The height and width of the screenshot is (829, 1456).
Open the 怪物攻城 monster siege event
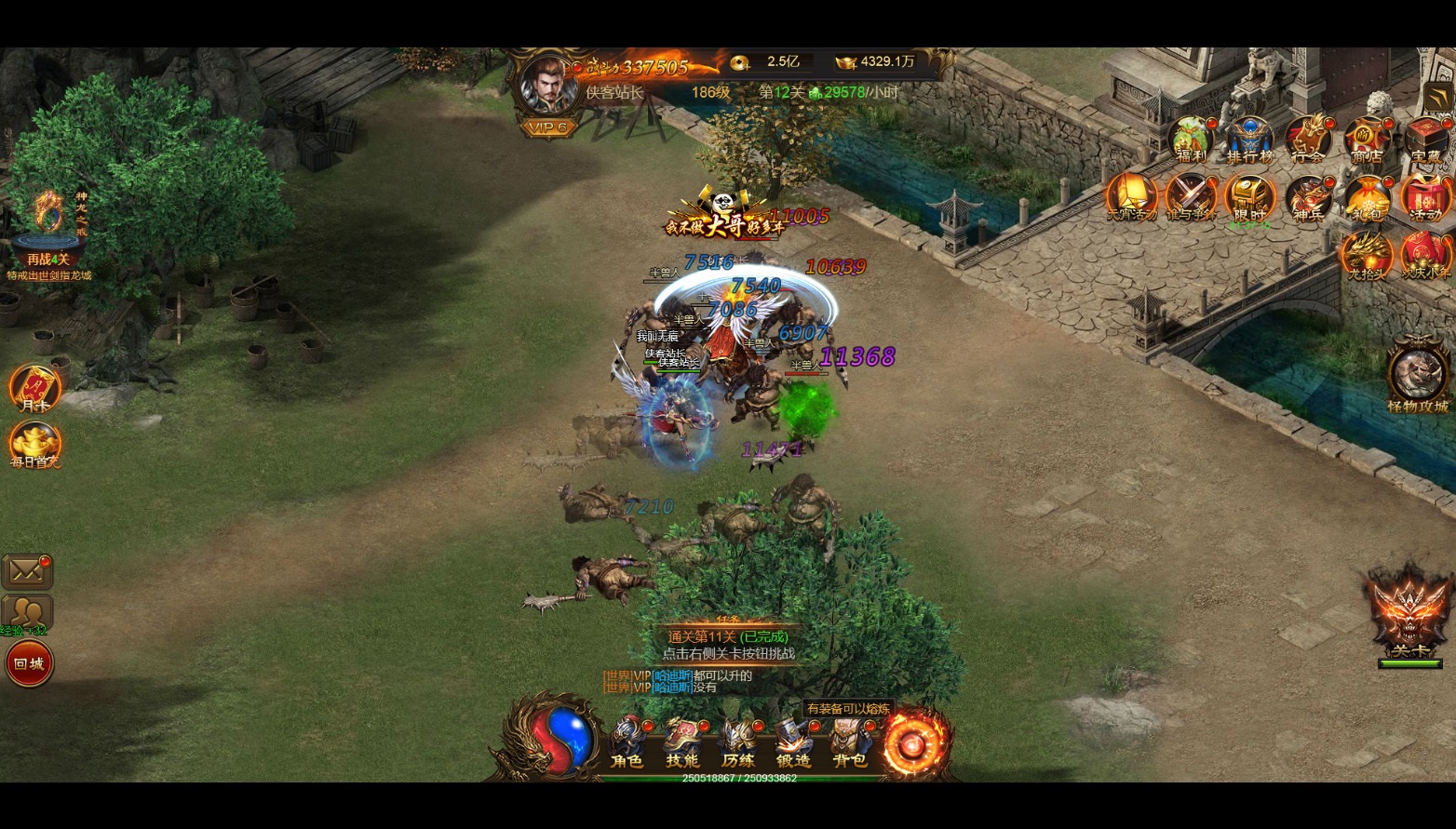pyautogui.click(x=1418, y=378)
